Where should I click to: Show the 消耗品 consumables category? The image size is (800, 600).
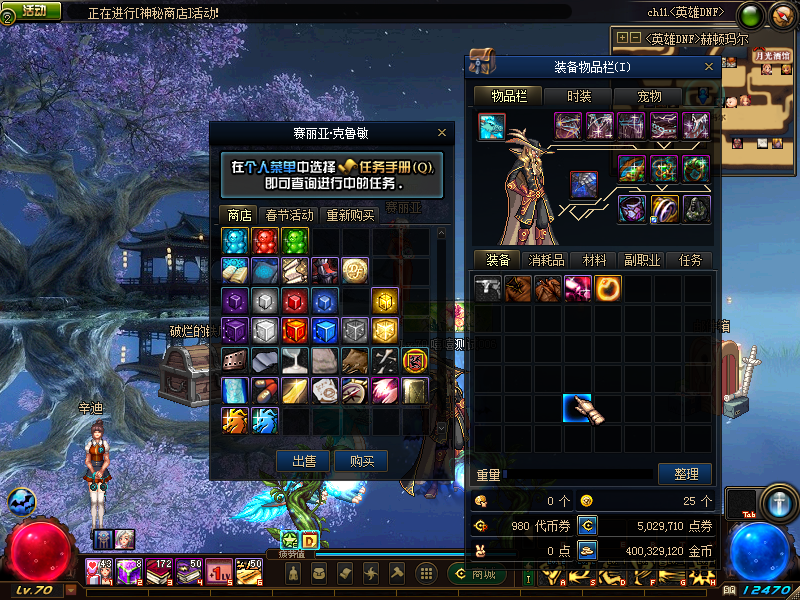546,260
